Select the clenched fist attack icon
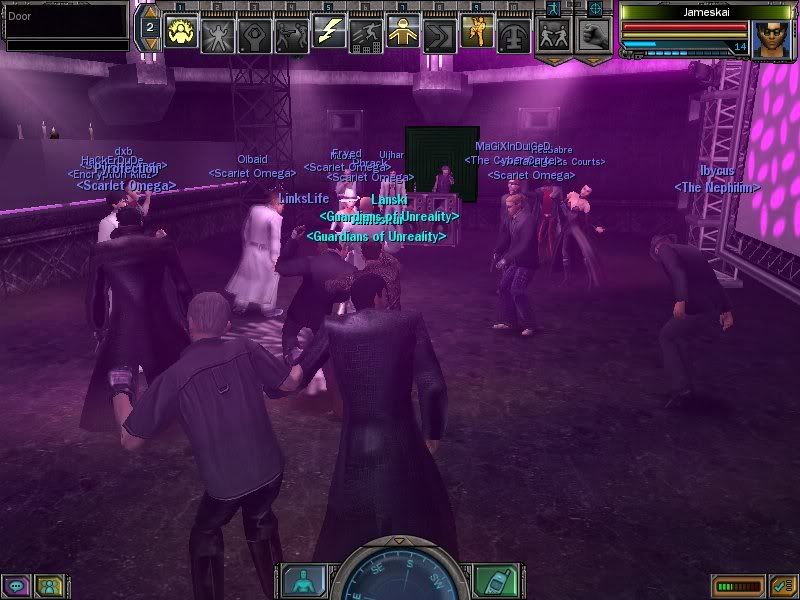 pos(592,35)
